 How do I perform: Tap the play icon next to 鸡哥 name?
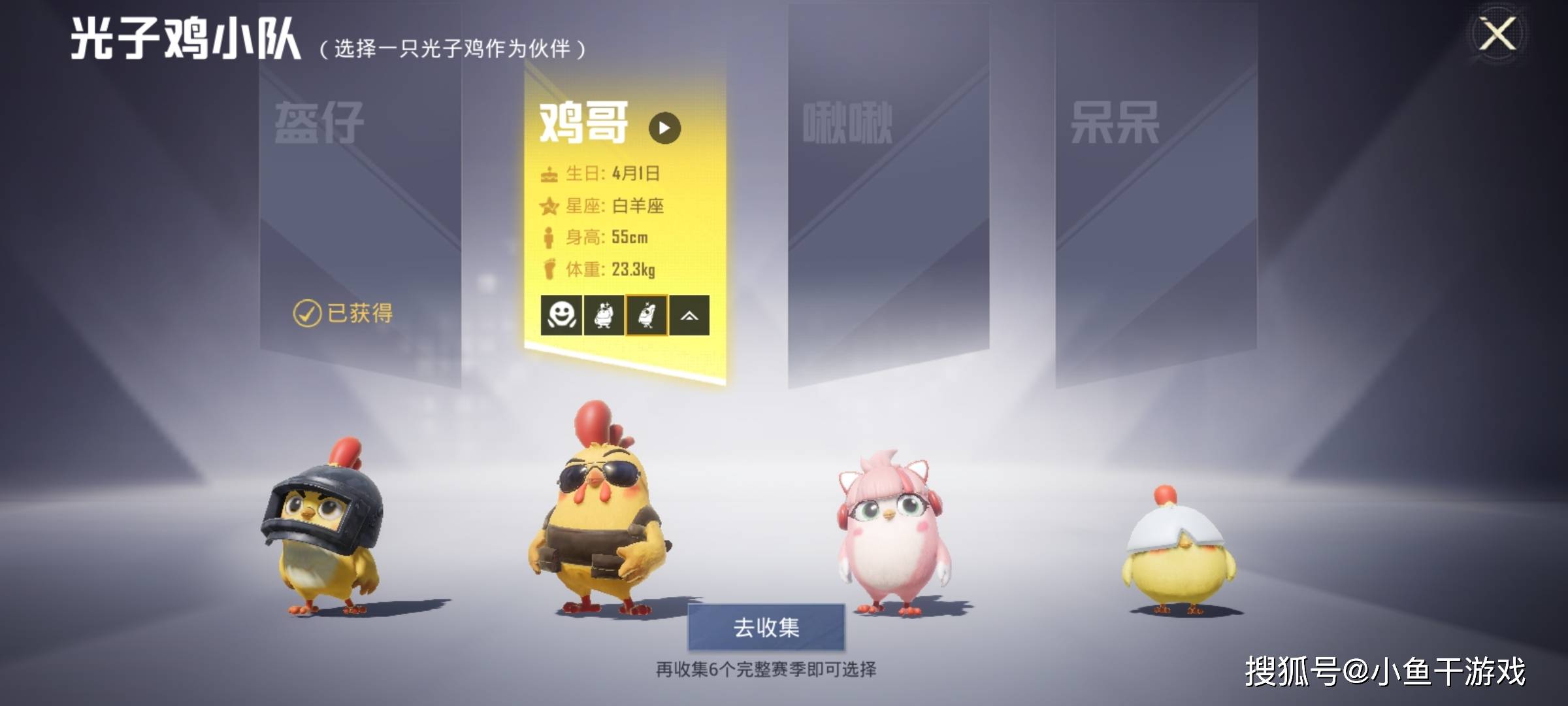[x=665, y=128]
